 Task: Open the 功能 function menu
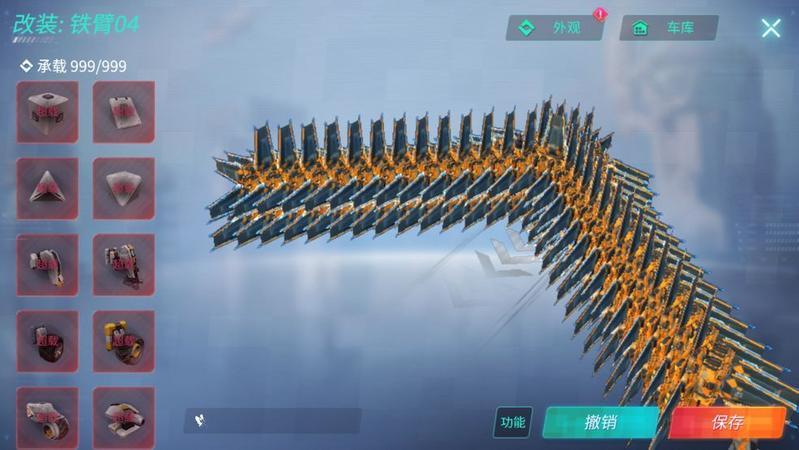click(513, 422)
